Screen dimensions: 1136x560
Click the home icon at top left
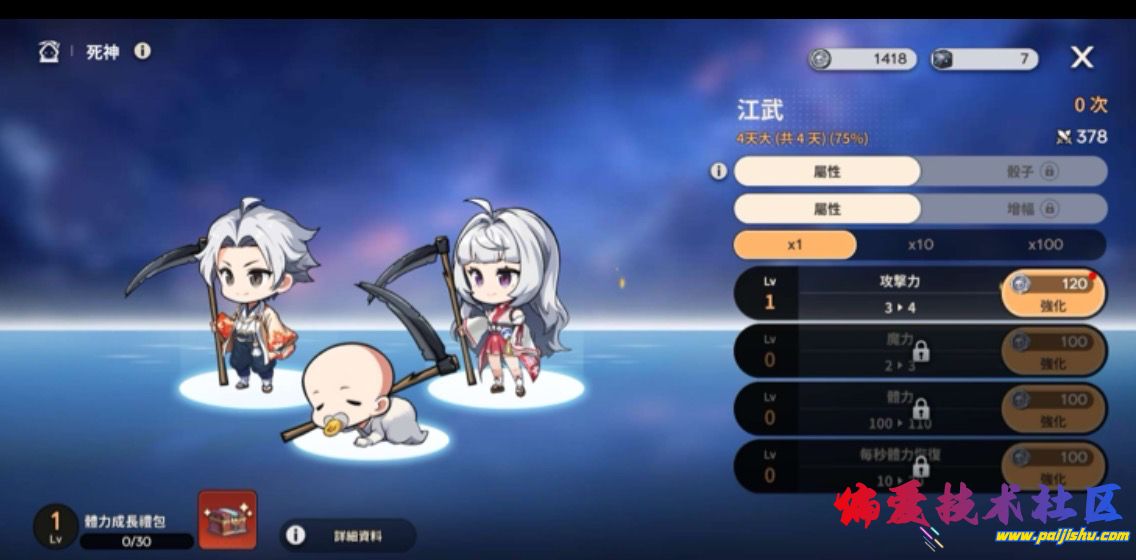click(49, 51)
